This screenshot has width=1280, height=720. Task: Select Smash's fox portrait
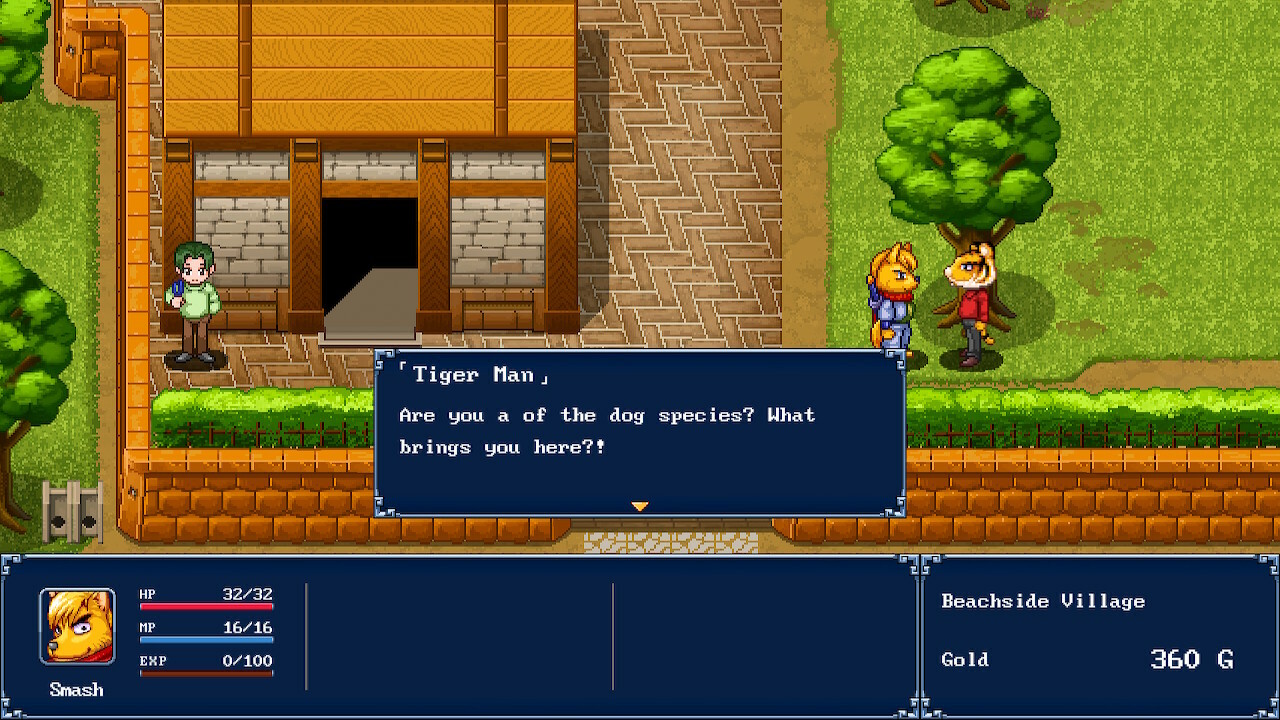click(x=77, y=627)
